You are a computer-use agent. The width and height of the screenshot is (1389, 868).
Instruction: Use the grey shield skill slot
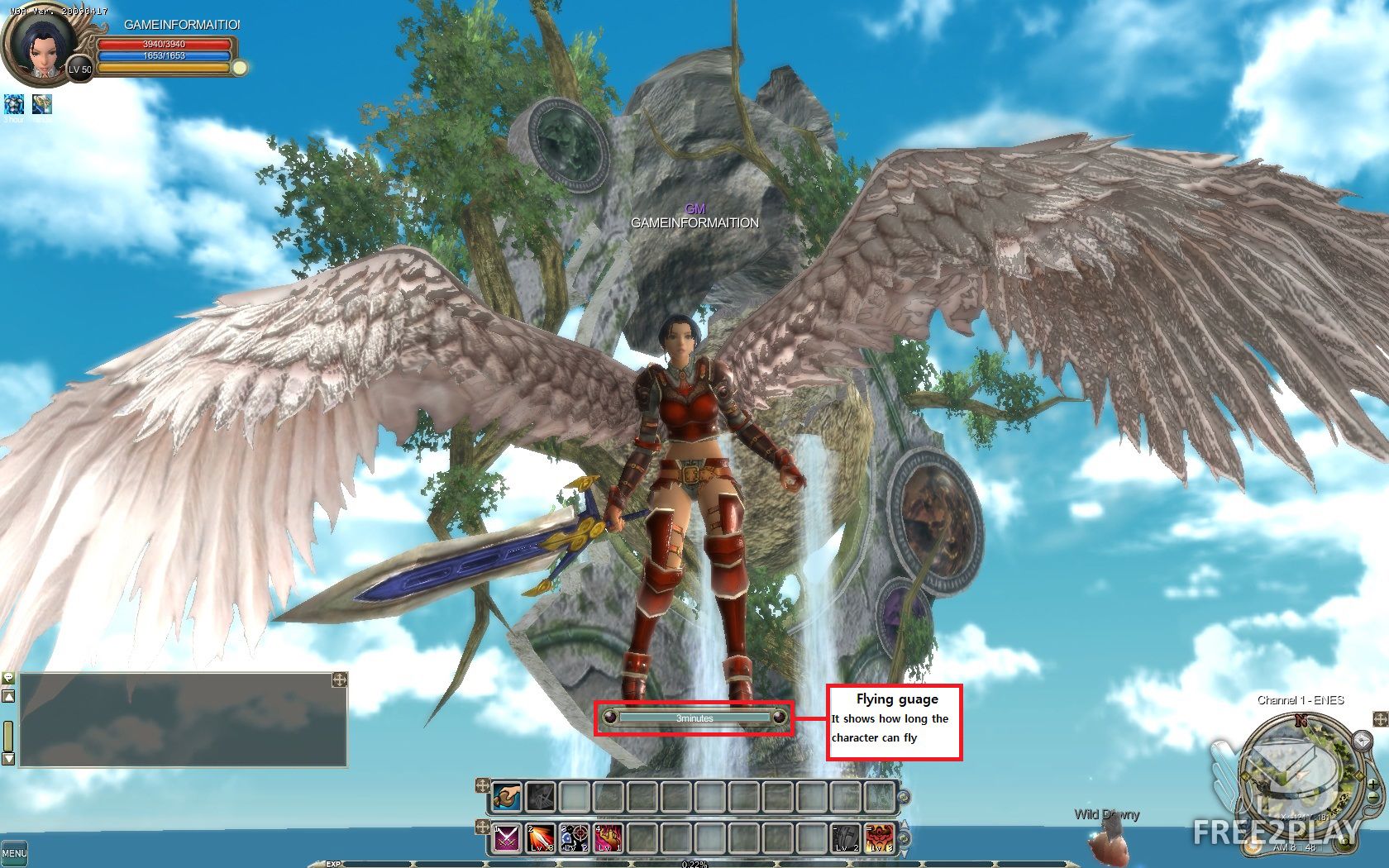(846, 838)
